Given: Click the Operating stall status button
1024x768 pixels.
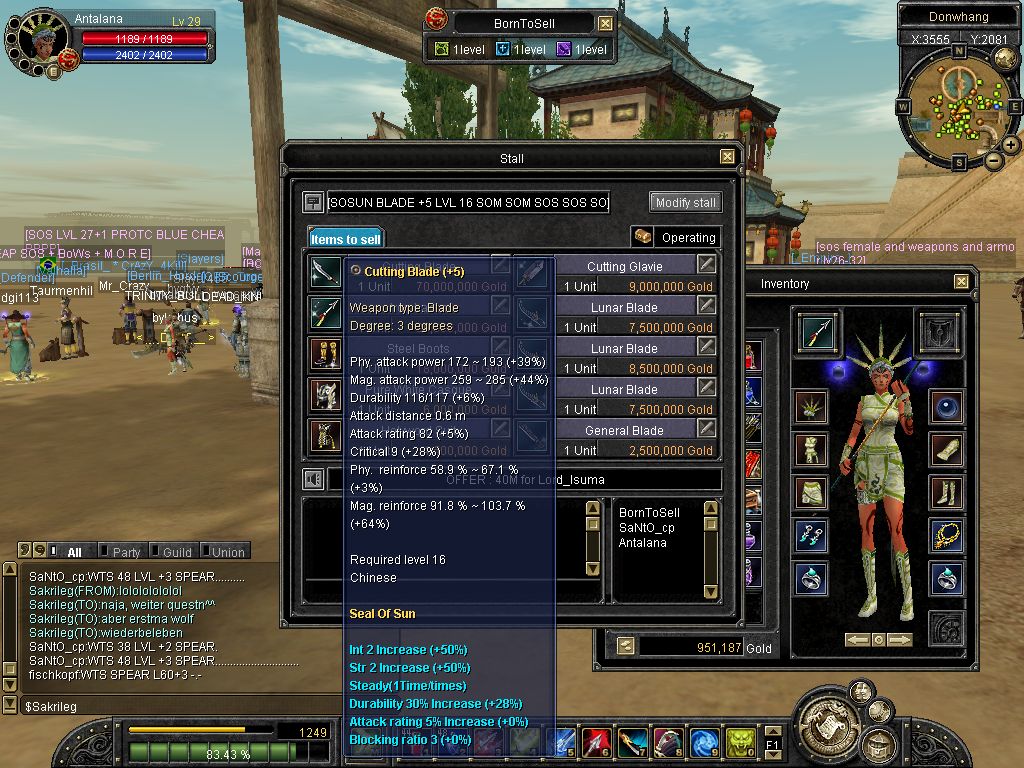Looking at the screenshot, I should 676,237.
